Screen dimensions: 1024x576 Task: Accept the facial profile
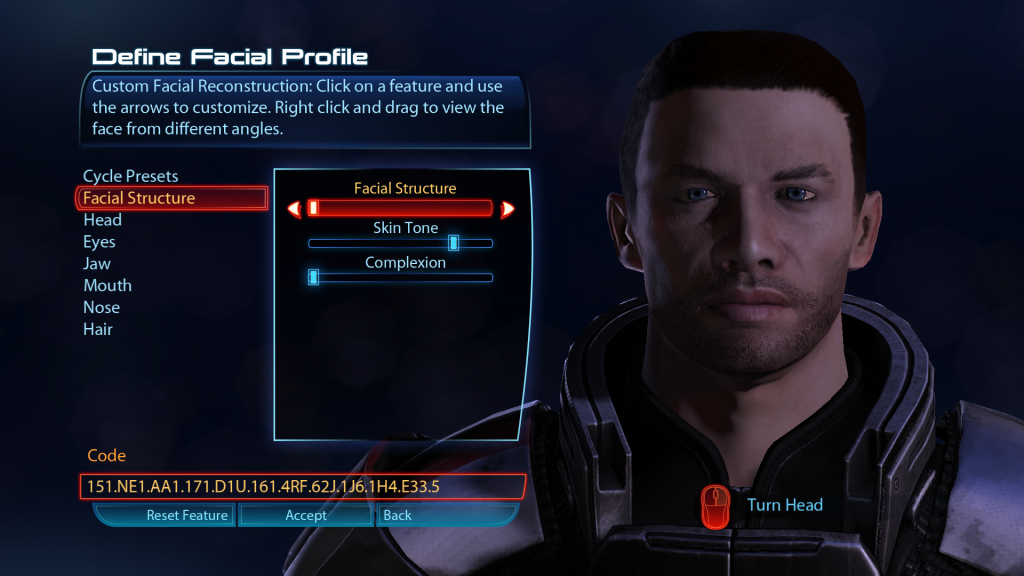pyautogui.click(x=306, y=516)
